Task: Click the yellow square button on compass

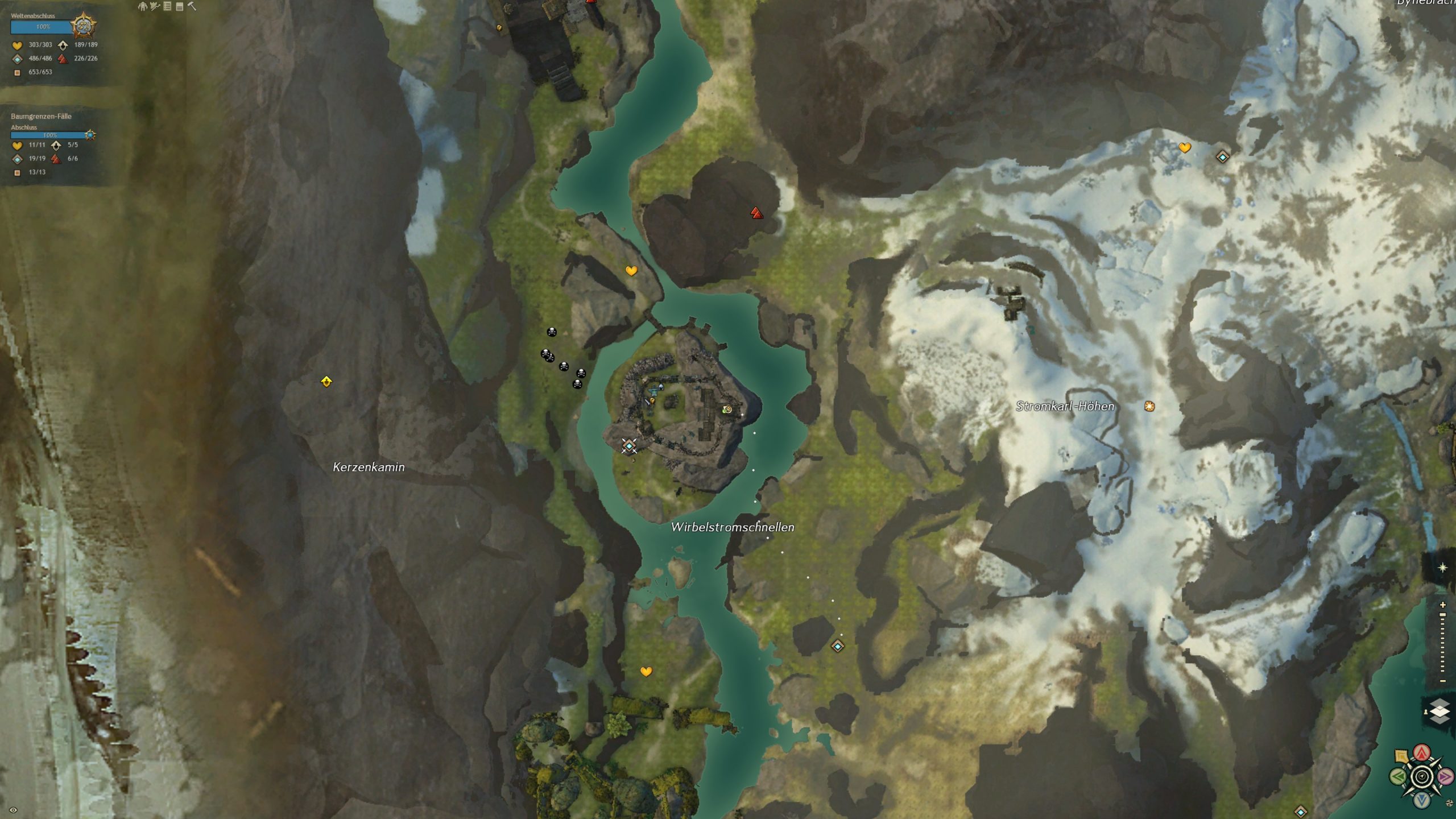Action: tap(1401, 756)
